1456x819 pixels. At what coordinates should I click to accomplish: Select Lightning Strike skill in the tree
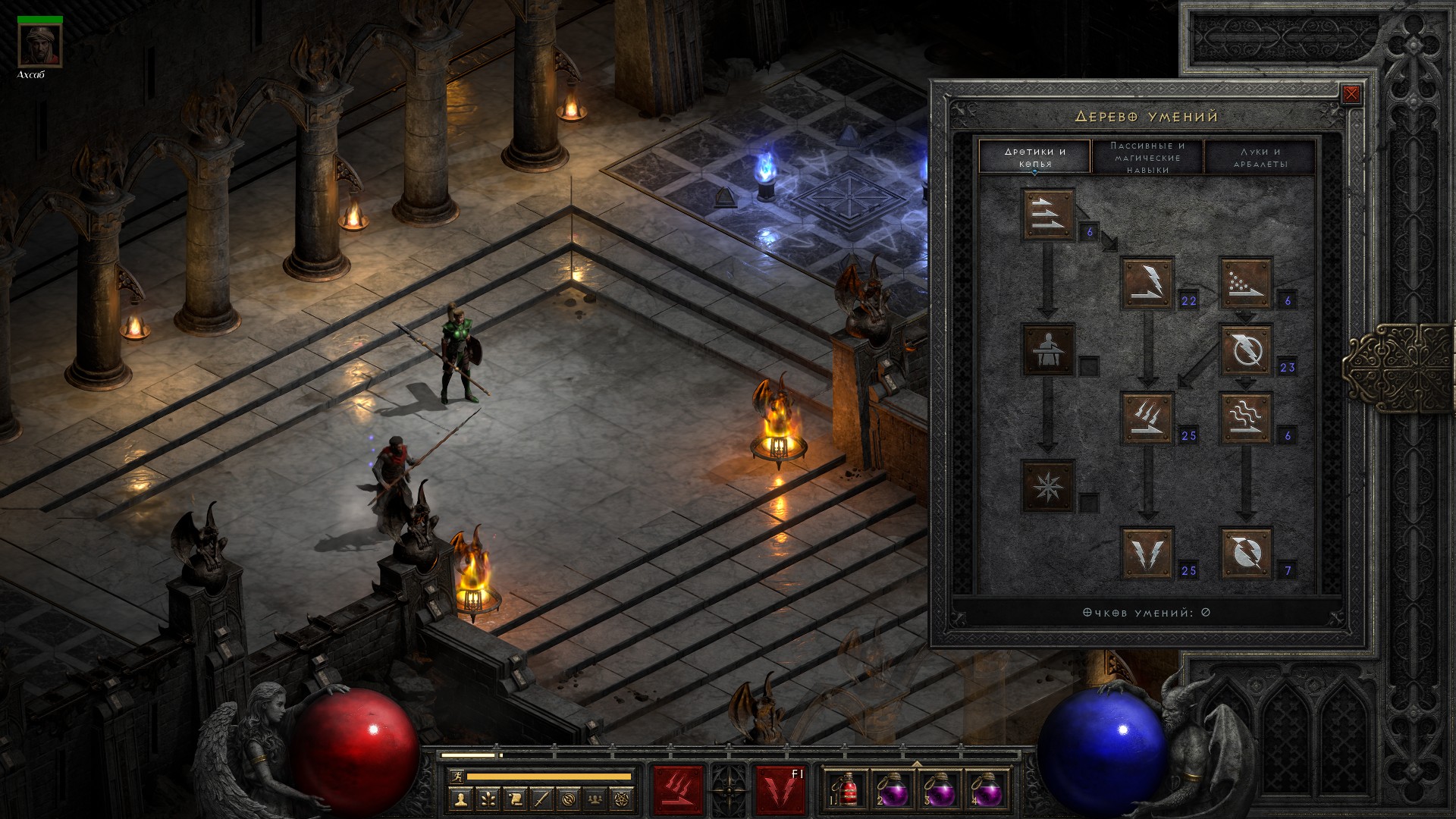[1147, 553]
